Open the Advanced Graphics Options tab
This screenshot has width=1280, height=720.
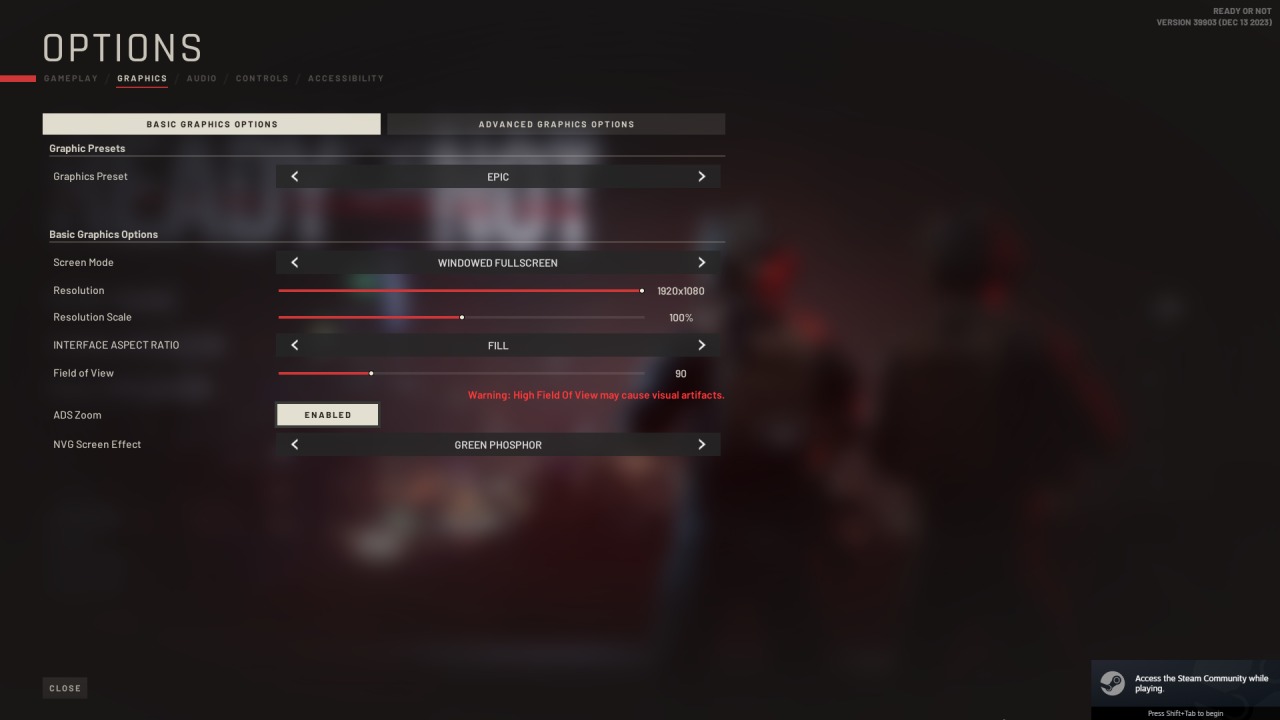[556, 123]
